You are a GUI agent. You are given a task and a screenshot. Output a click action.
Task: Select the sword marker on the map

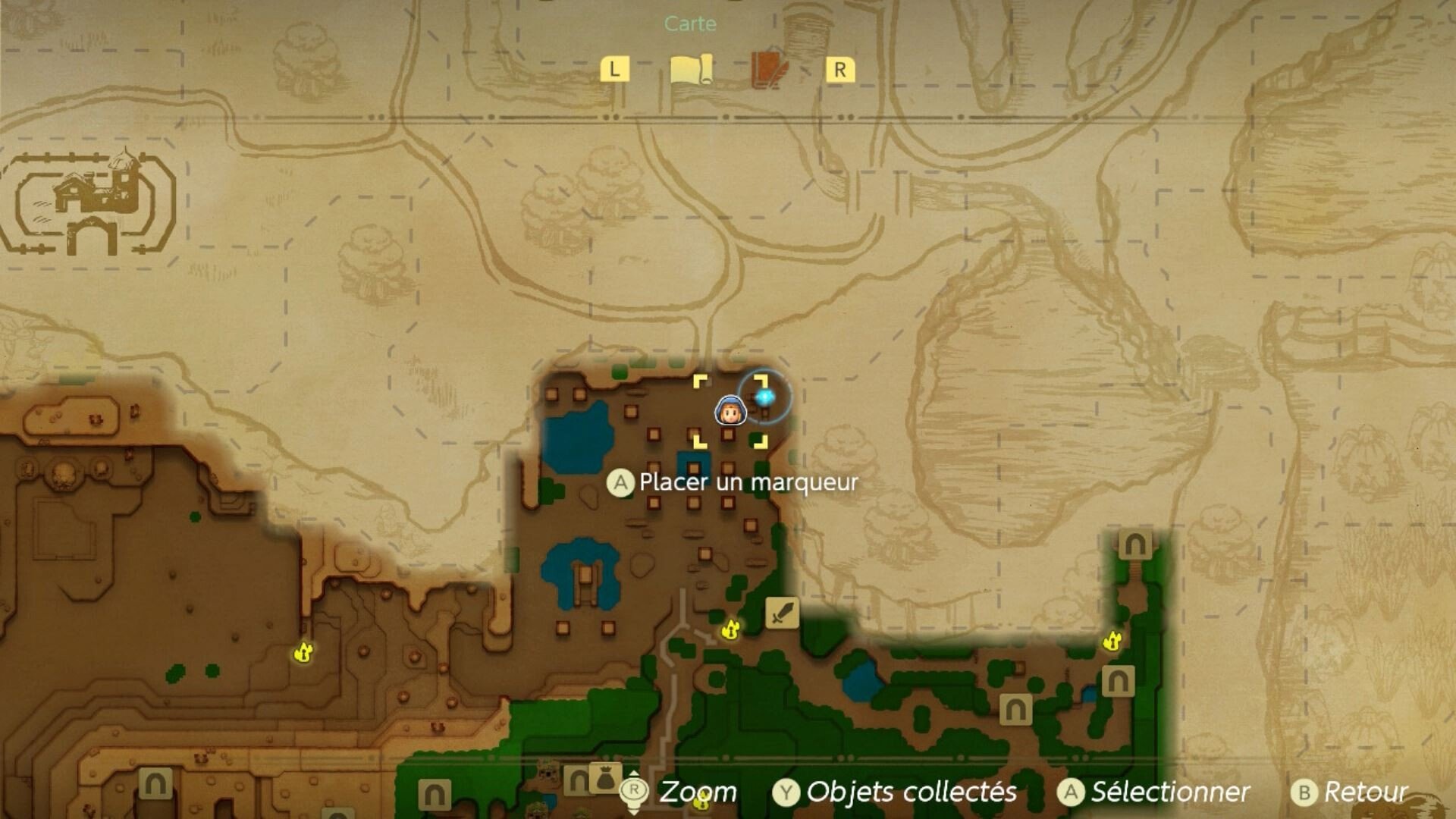click(x=782, y=613)
